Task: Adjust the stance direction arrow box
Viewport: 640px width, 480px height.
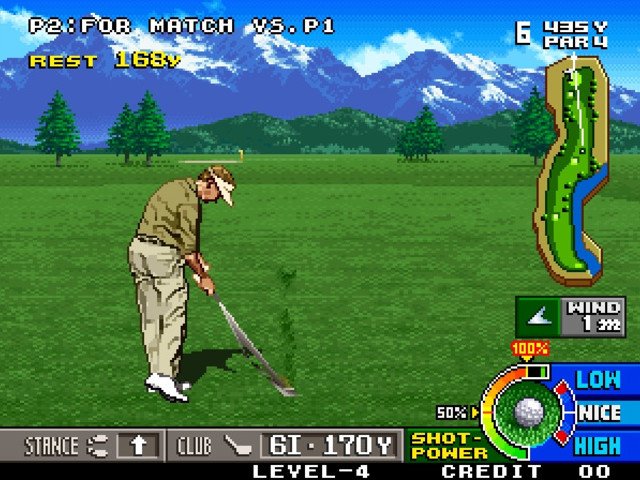Action: pos(137,445)
